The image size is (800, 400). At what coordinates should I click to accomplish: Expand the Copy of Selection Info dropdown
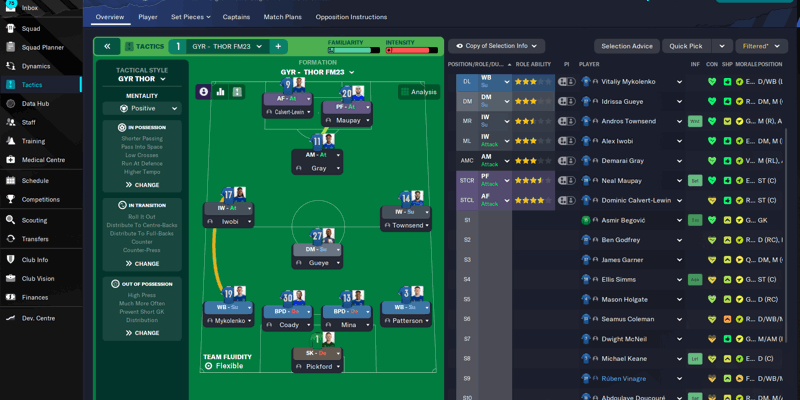pos(496,46)
